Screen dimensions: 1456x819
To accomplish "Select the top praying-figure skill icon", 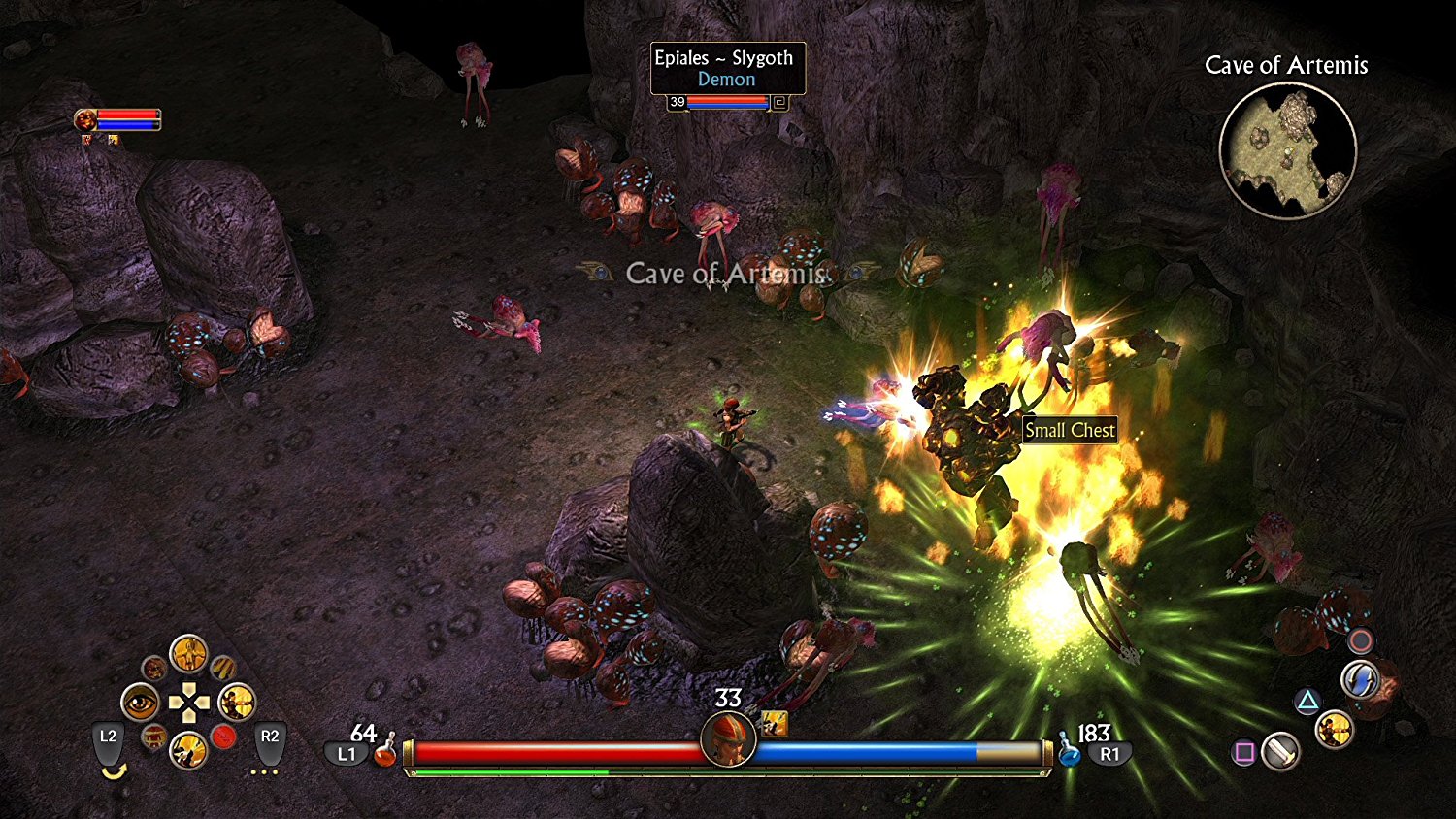I will coord(189,655).
